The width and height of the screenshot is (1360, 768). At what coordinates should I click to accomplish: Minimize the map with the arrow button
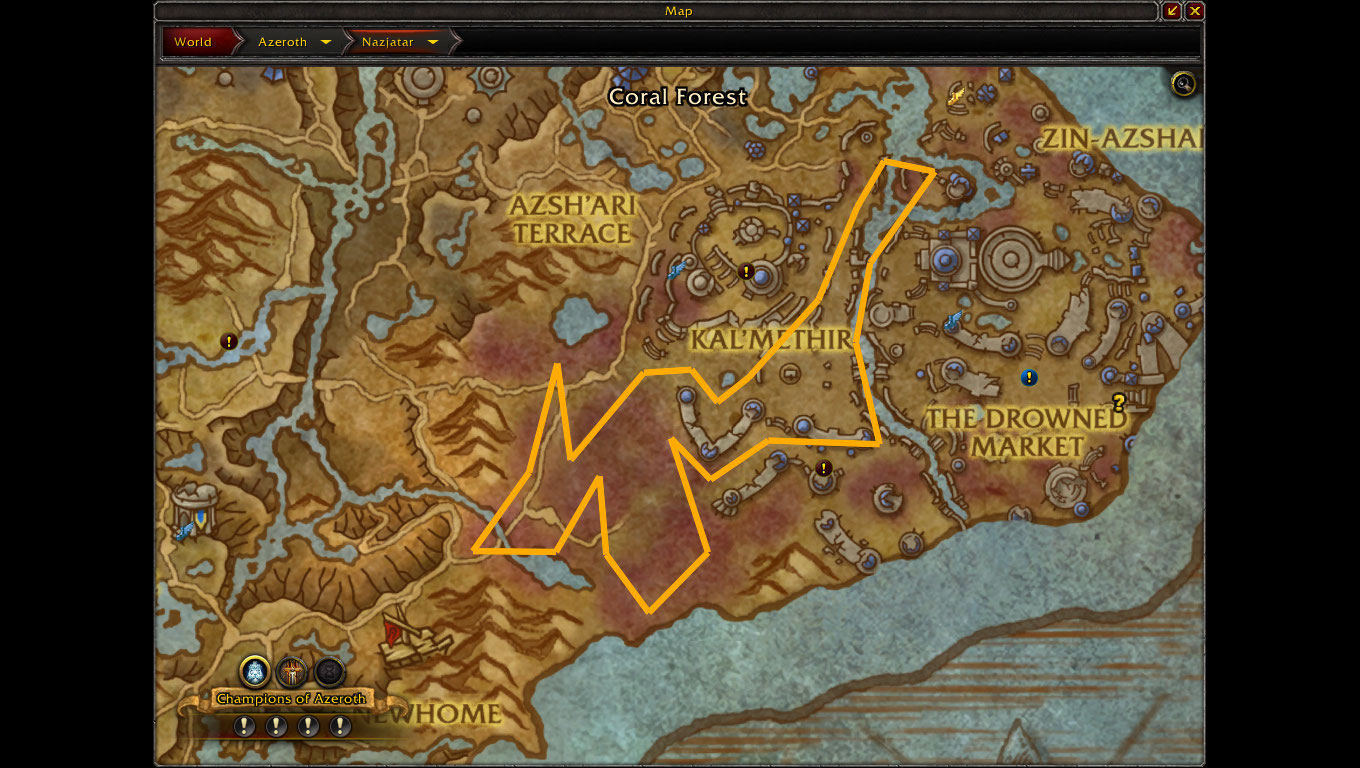pyautogui.click(x=1173, y=11)
